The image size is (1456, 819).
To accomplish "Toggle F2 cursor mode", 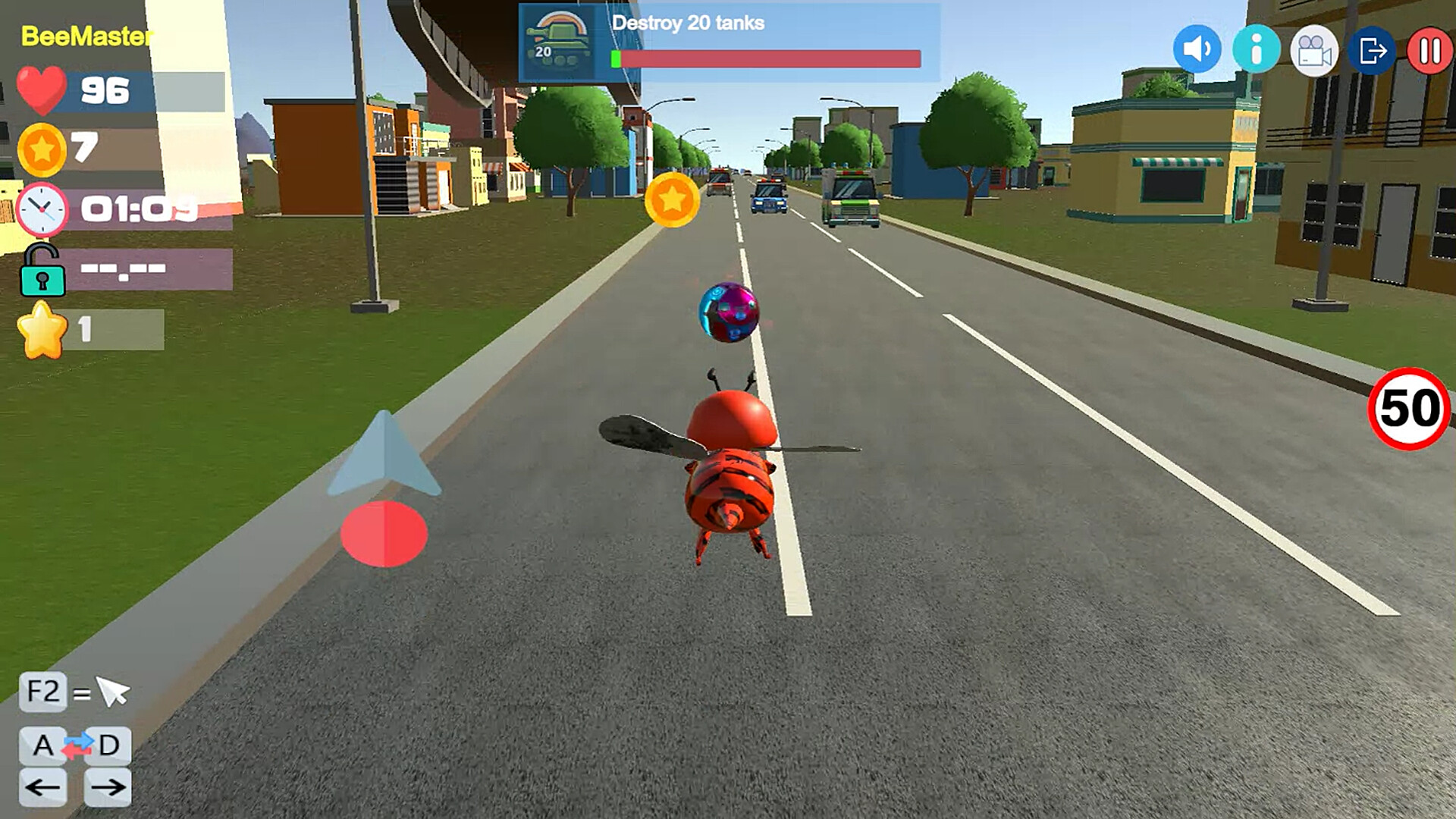I will click(42, 691).
